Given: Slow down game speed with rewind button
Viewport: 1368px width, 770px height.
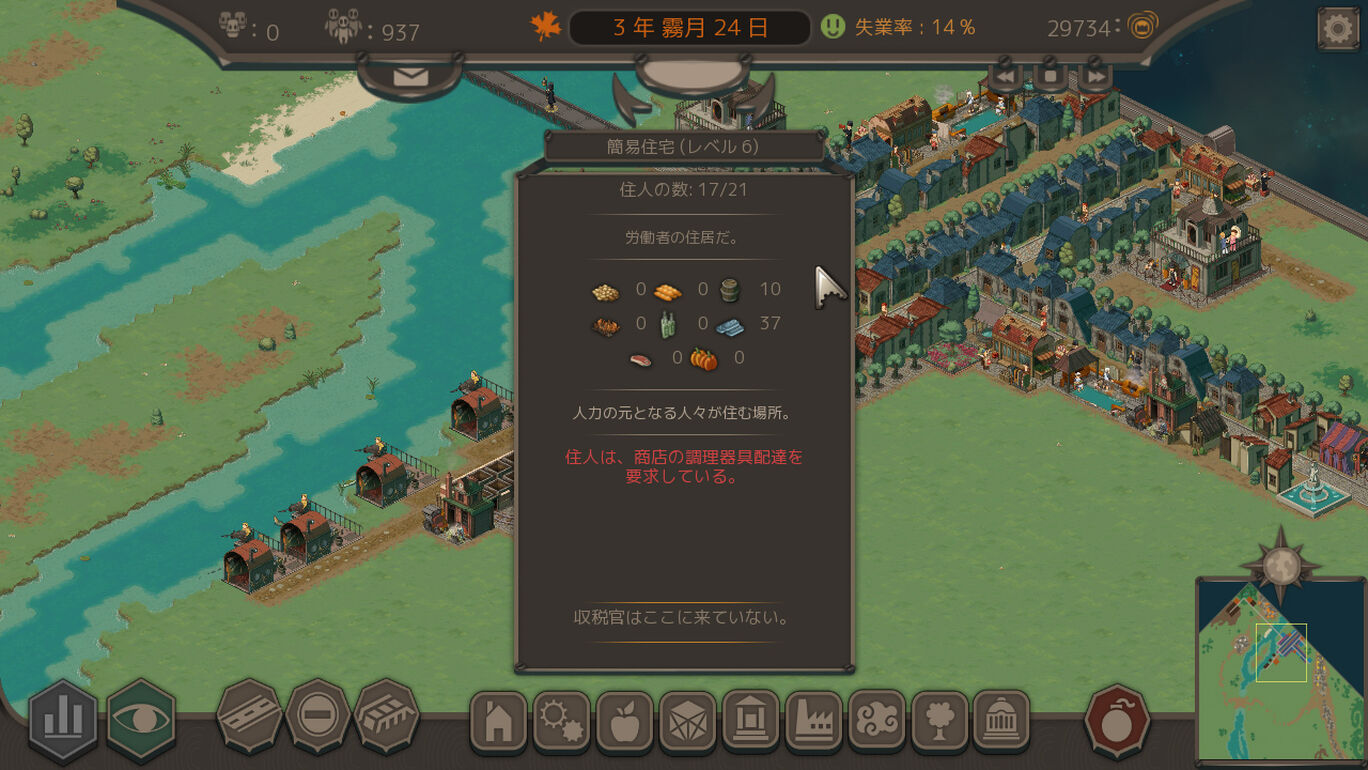Looking at the screenshot, I should click(x=1004, y=76).
